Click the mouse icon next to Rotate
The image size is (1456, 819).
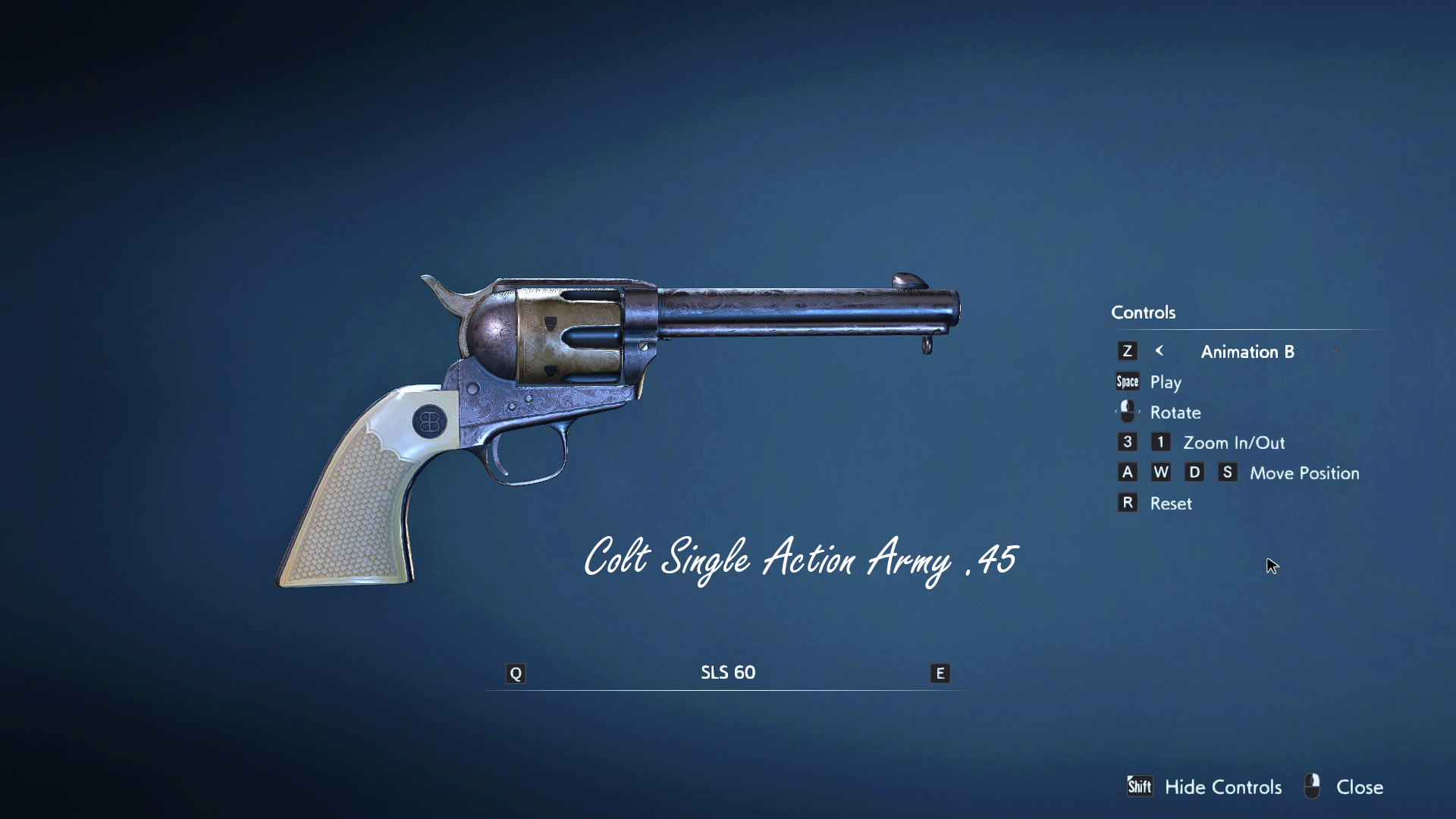tap(1127, 412)
